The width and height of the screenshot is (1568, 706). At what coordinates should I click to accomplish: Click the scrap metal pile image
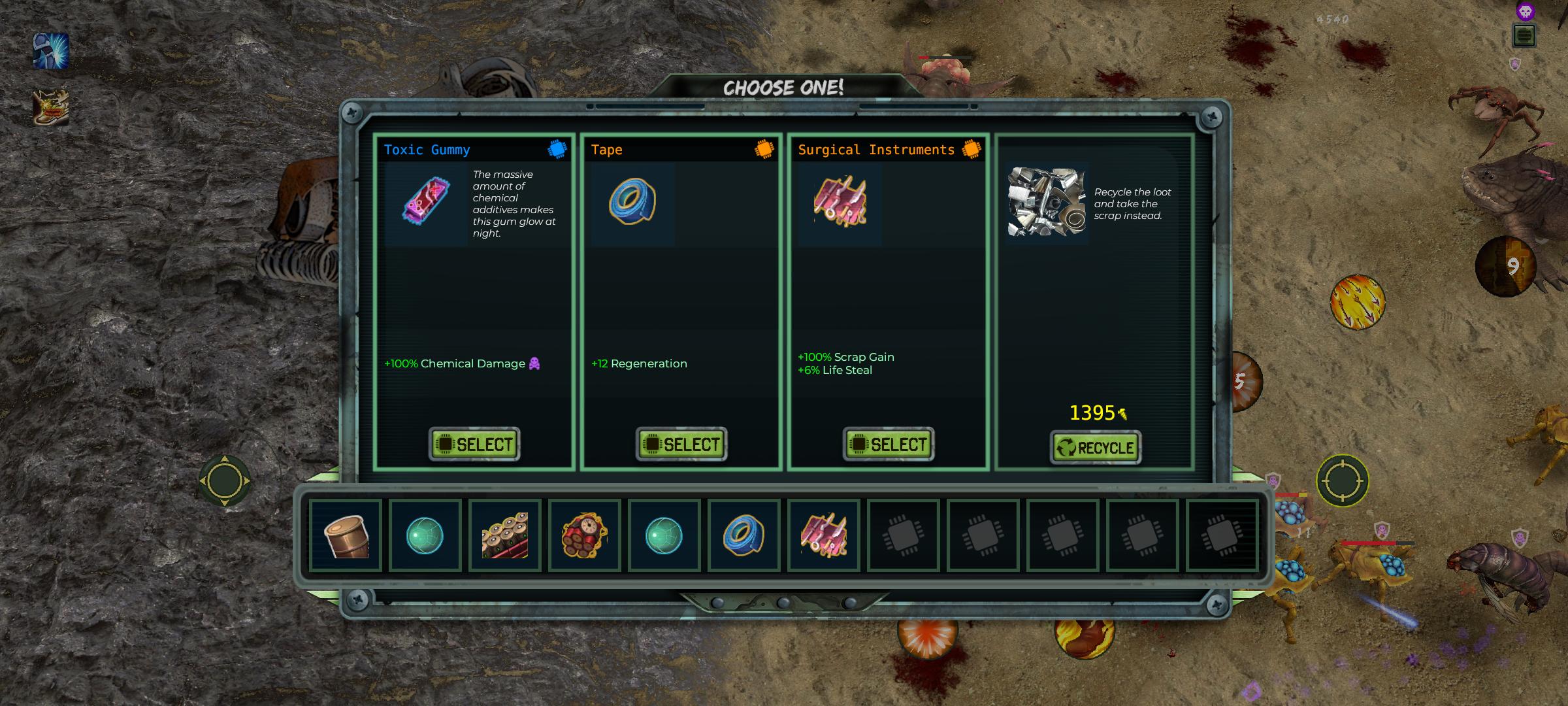1047,201
